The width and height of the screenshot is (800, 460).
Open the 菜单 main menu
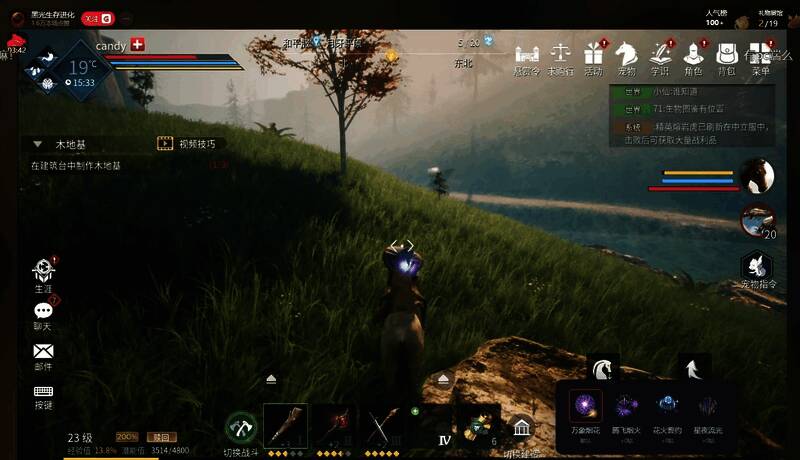click(x=761, y=55)
